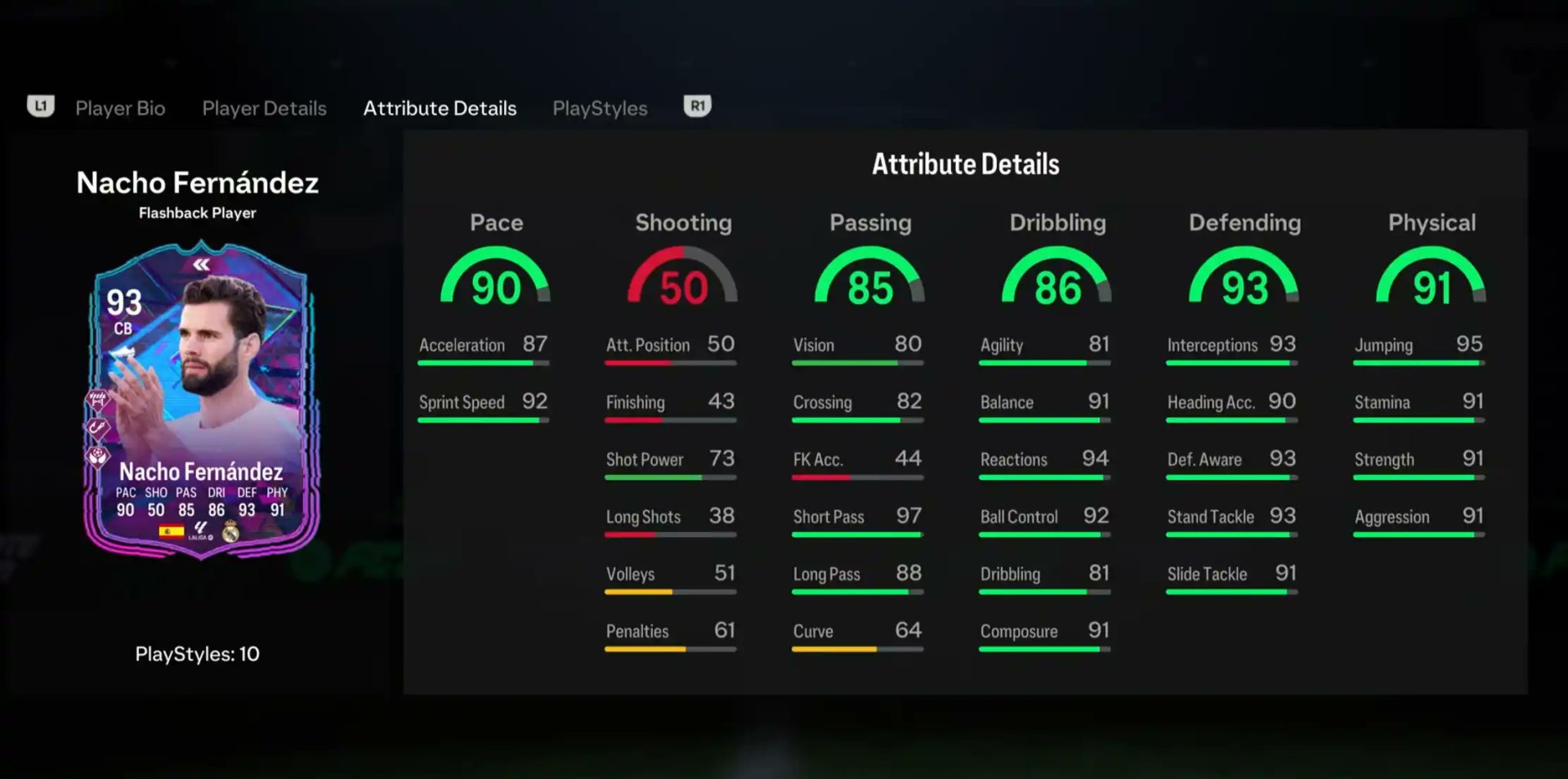Click the Shooting 50 gauge

(682, 282)
